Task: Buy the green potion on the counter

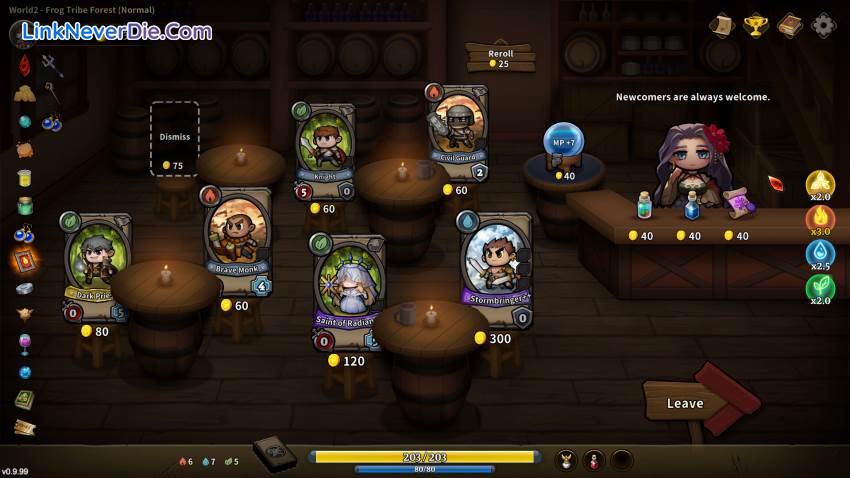Action: click(x=646, y=206)
